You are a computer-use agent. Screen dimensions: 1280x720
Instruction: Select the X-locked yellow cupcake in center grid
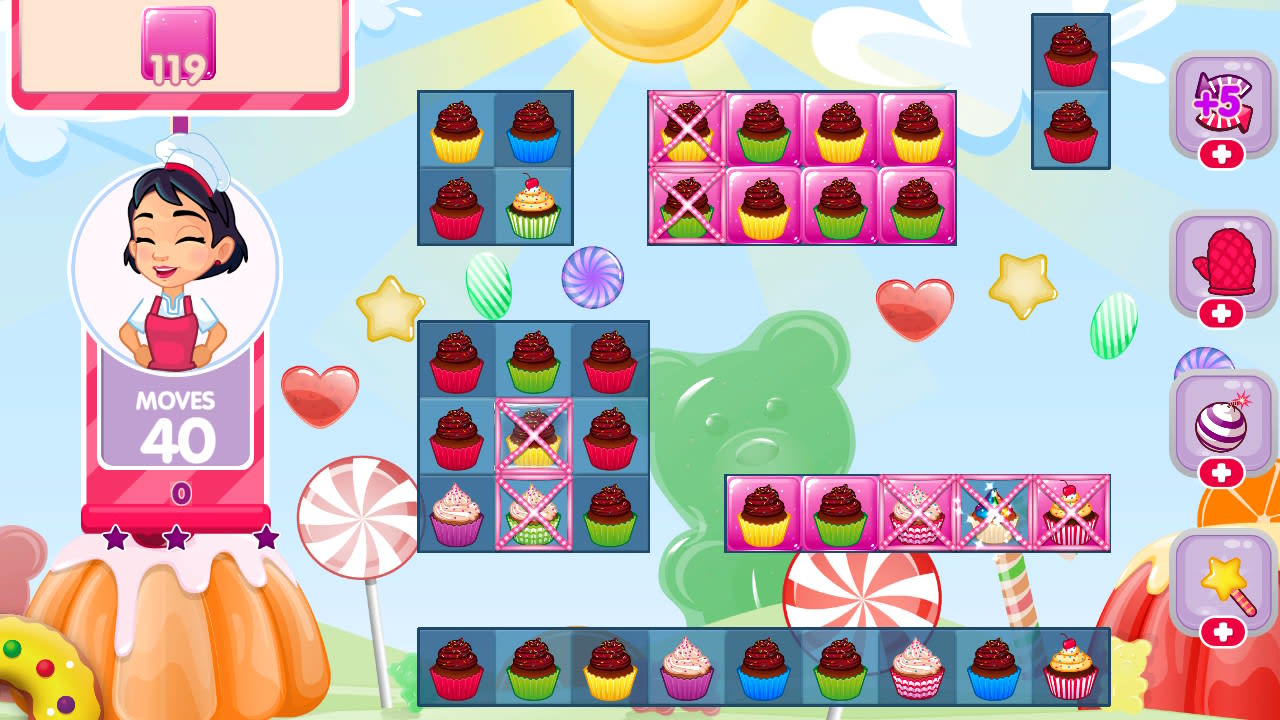(x=533, y=437)
